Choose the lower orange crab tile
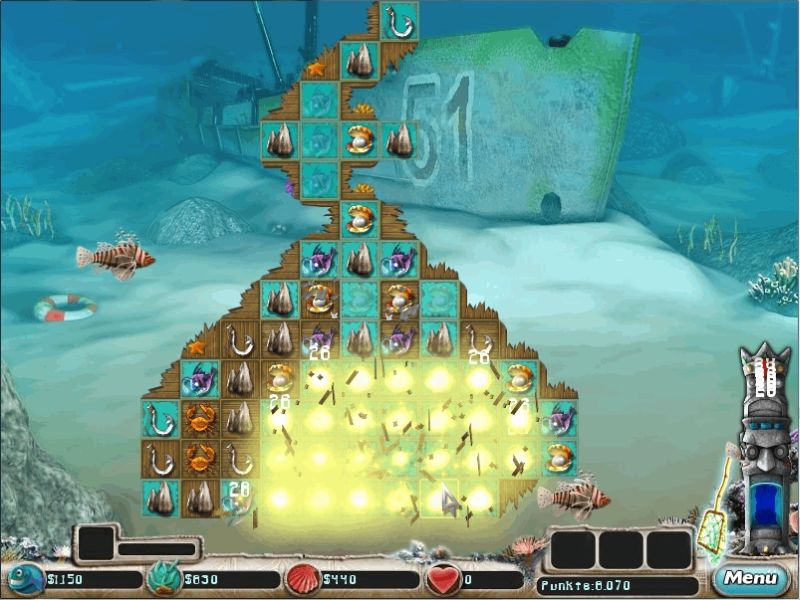The image size is (800, 600). pos(200,458)
